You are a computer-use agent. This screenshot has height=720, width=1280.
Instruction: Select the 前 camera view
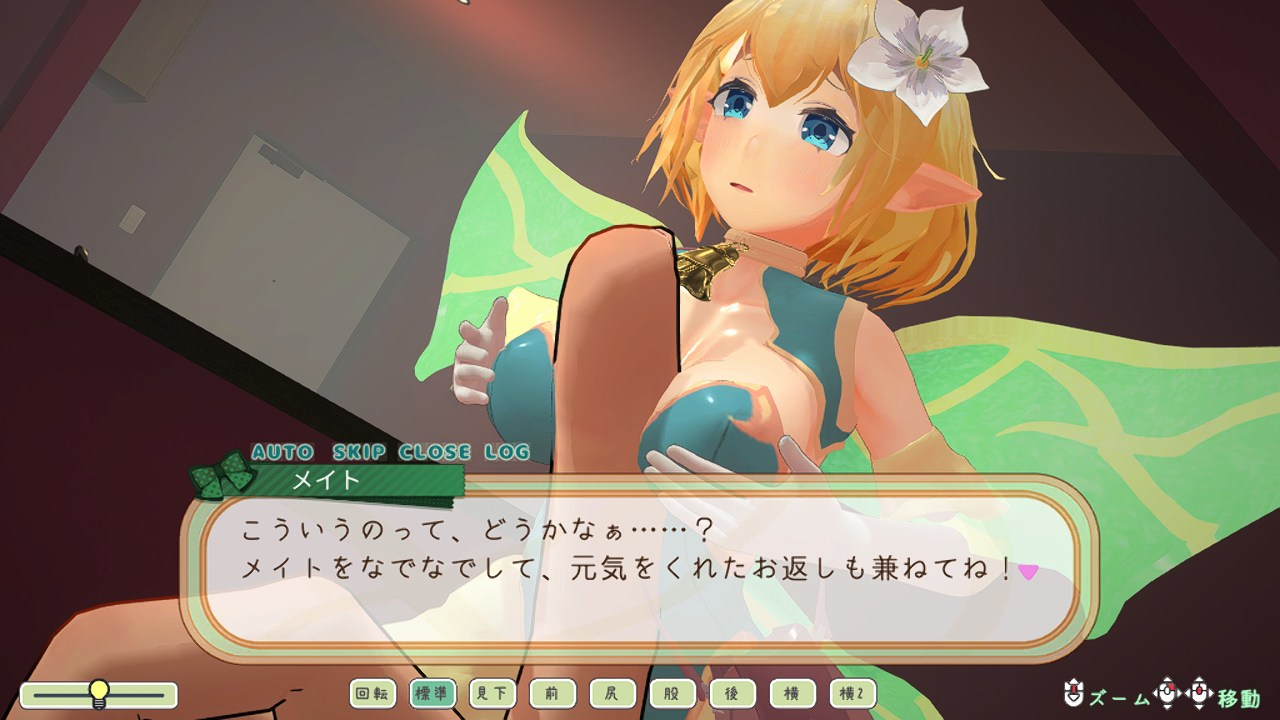[x=553, y=693]
